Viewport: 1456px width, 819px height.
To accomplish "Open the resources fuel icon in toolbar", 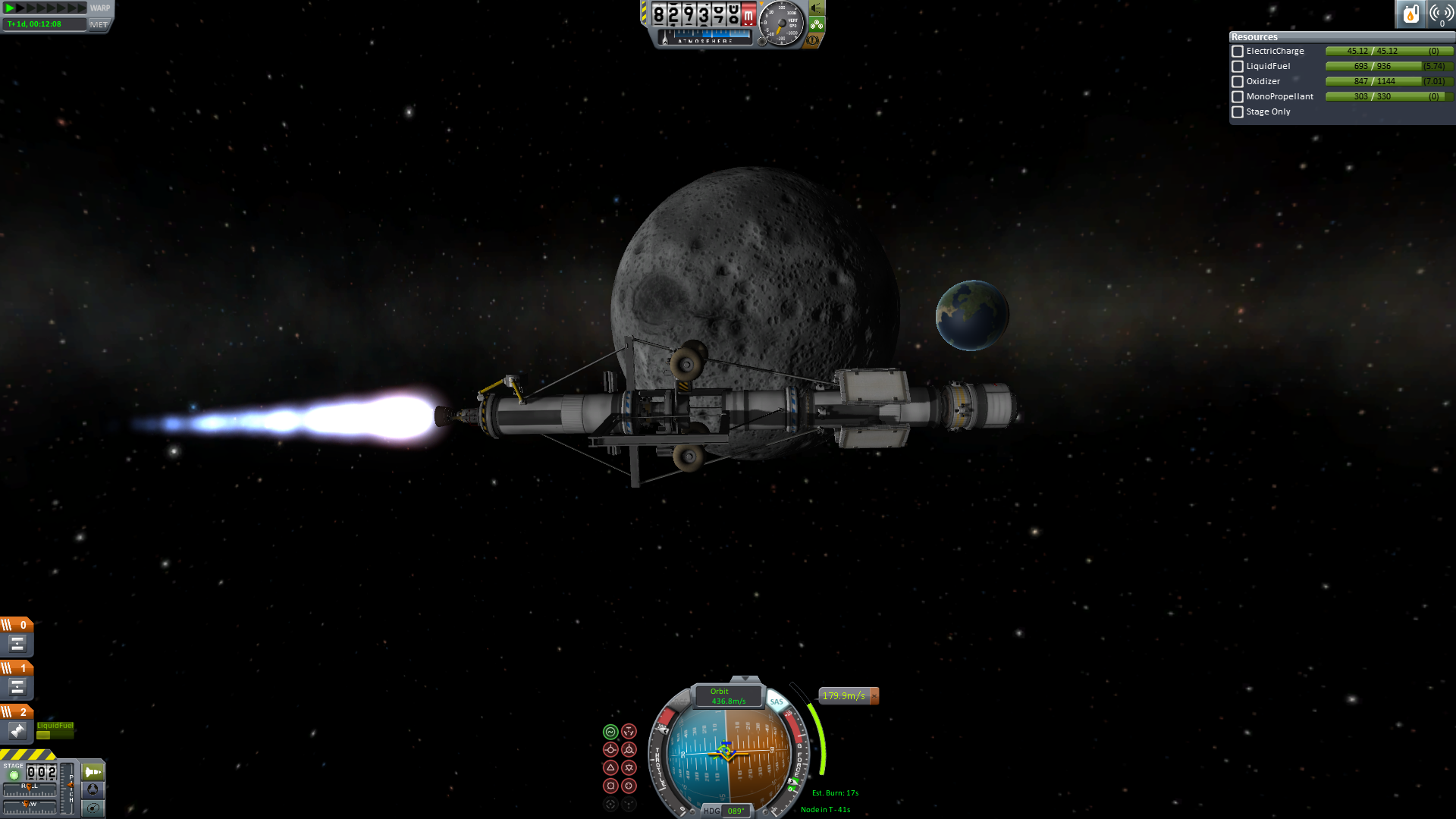I will click(x=1410, y=14).
